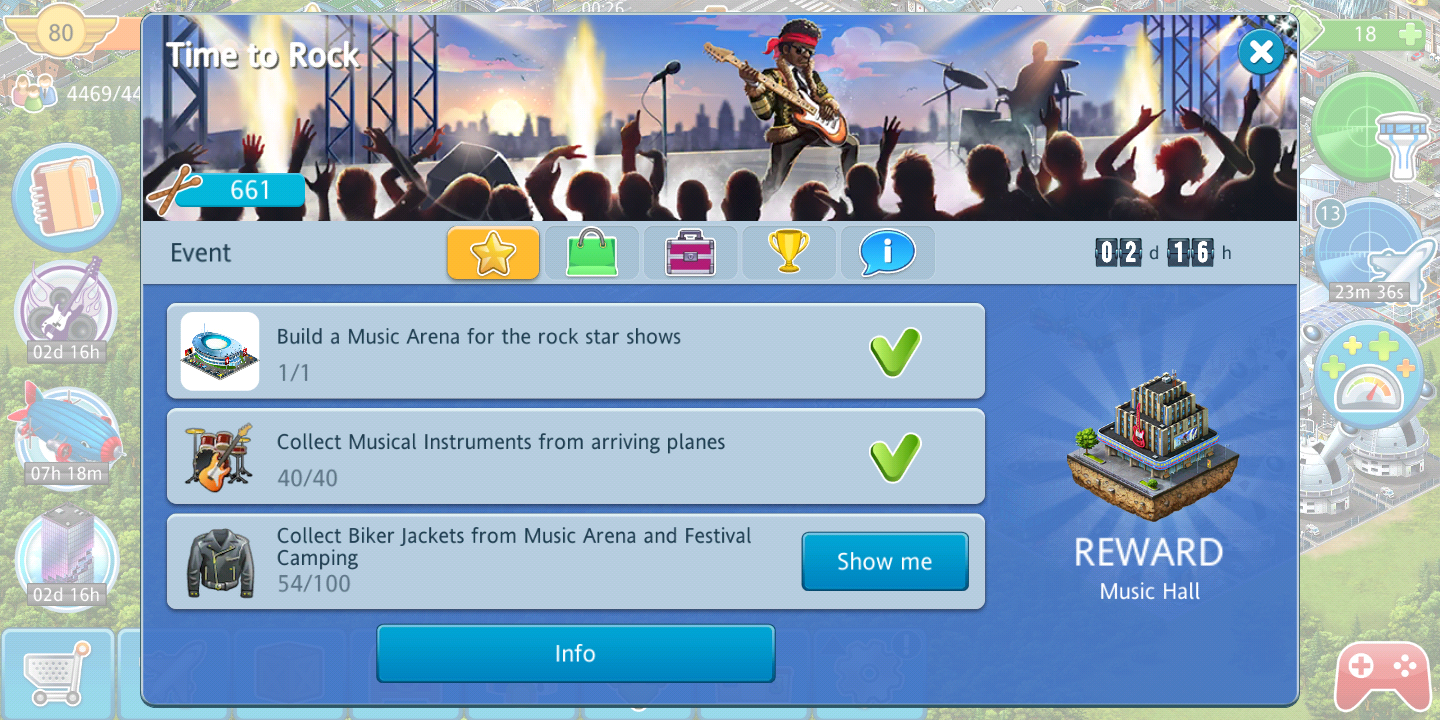Open the green shopping bag tab
Image resolution: width=1440 pixels, height=720 pixels.
point(592,253)
